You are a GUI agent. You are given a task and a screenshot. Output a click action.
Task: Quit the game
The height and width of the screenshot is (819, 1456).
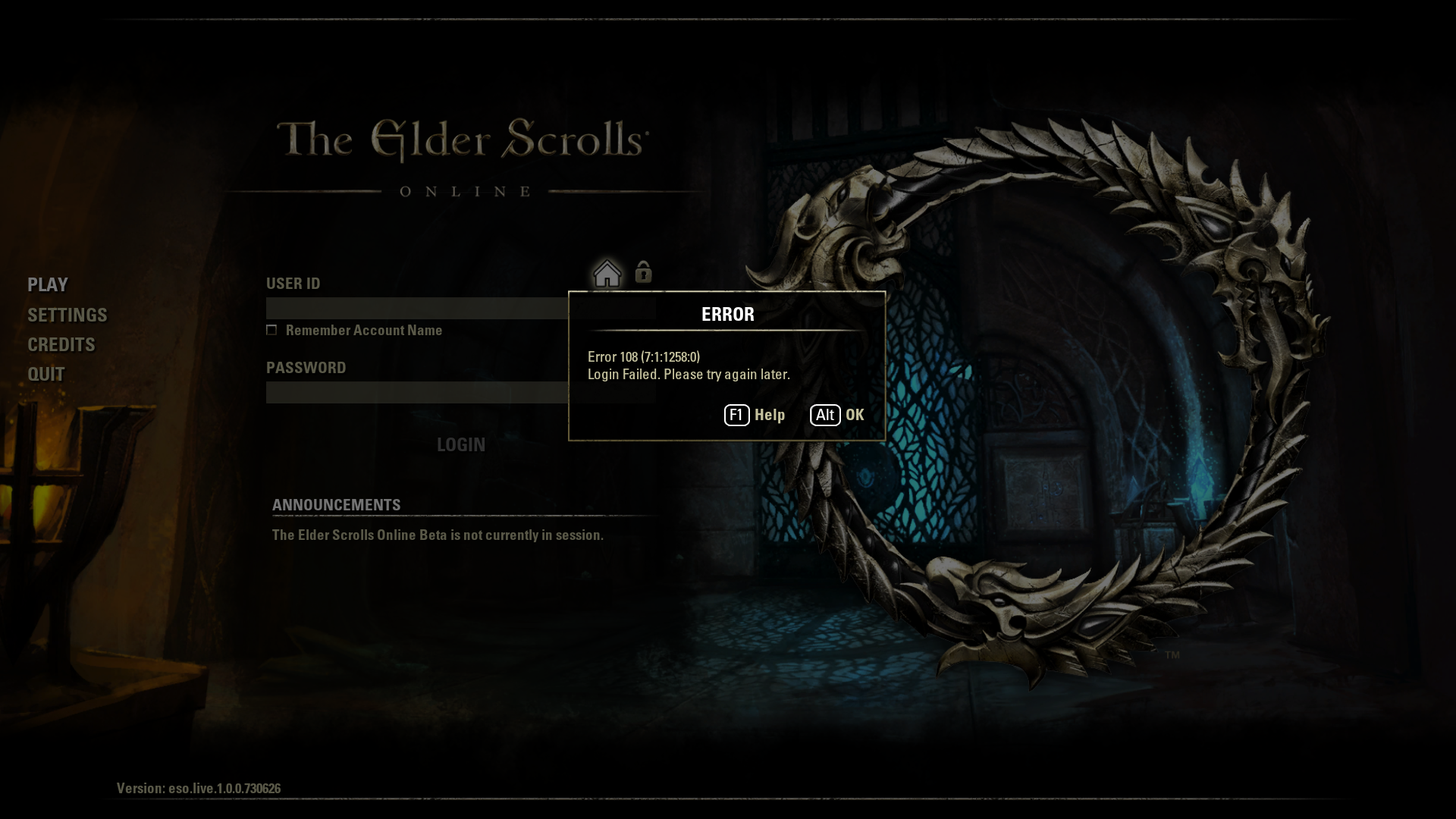[x=46, y=374]
